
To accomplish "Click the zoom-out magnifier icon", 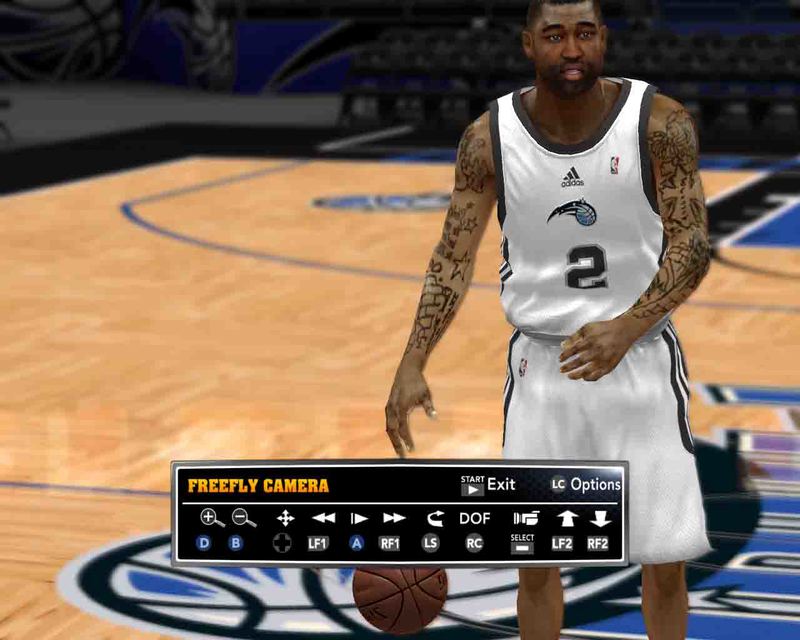I will [x=243, y=517].
